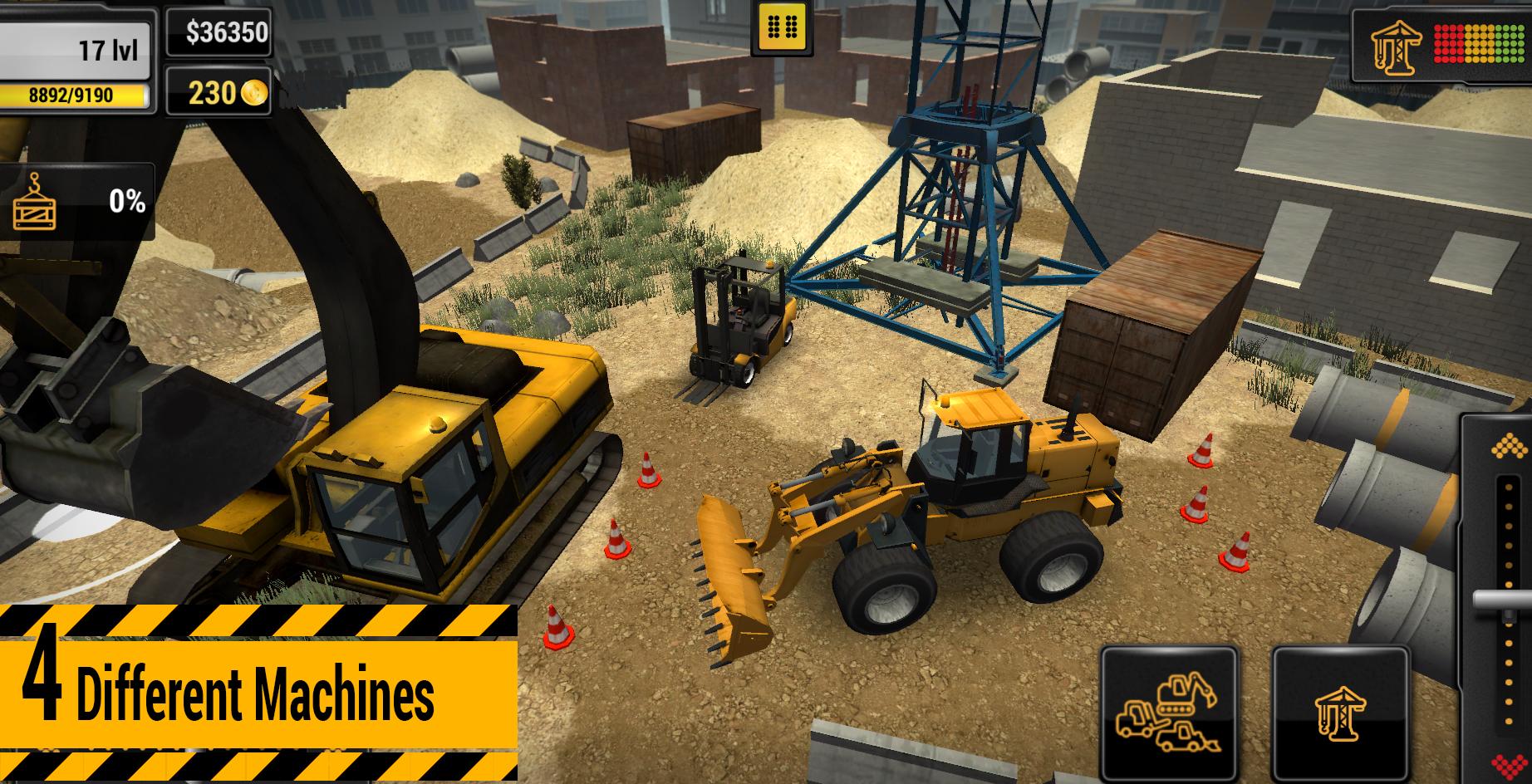Switch to the money balance display

pyautogui.click(x=220, y=33)
